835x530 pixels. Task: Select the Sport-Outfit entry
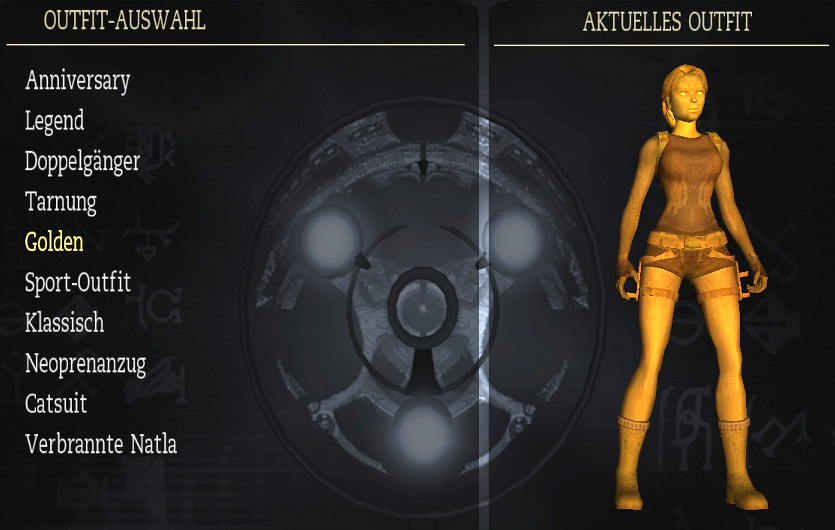tap(77, 283)
